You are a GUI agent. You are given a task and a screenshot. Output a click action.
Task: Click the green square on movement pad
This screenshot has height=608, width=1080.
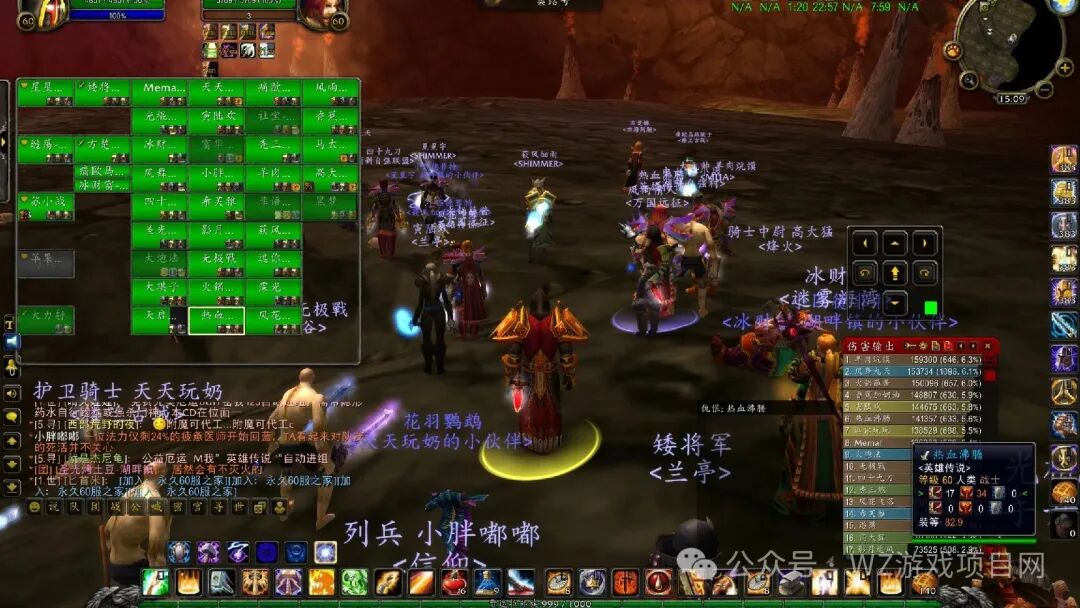click(x=930, y=307)
